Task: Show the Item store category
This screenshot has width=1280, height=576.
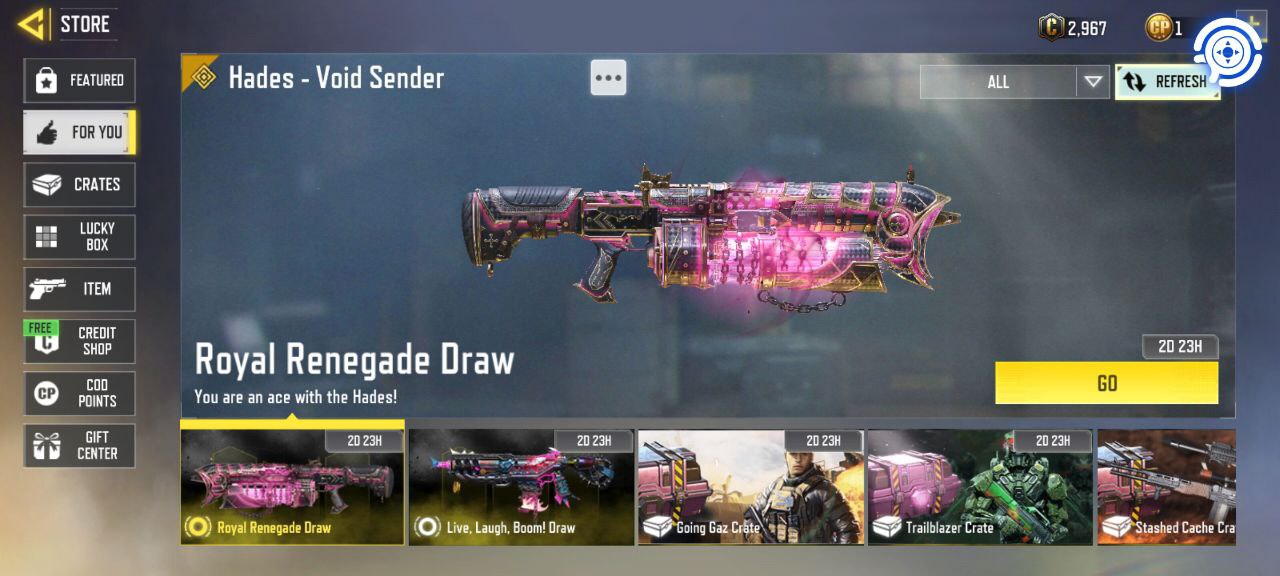Action: 79,289
